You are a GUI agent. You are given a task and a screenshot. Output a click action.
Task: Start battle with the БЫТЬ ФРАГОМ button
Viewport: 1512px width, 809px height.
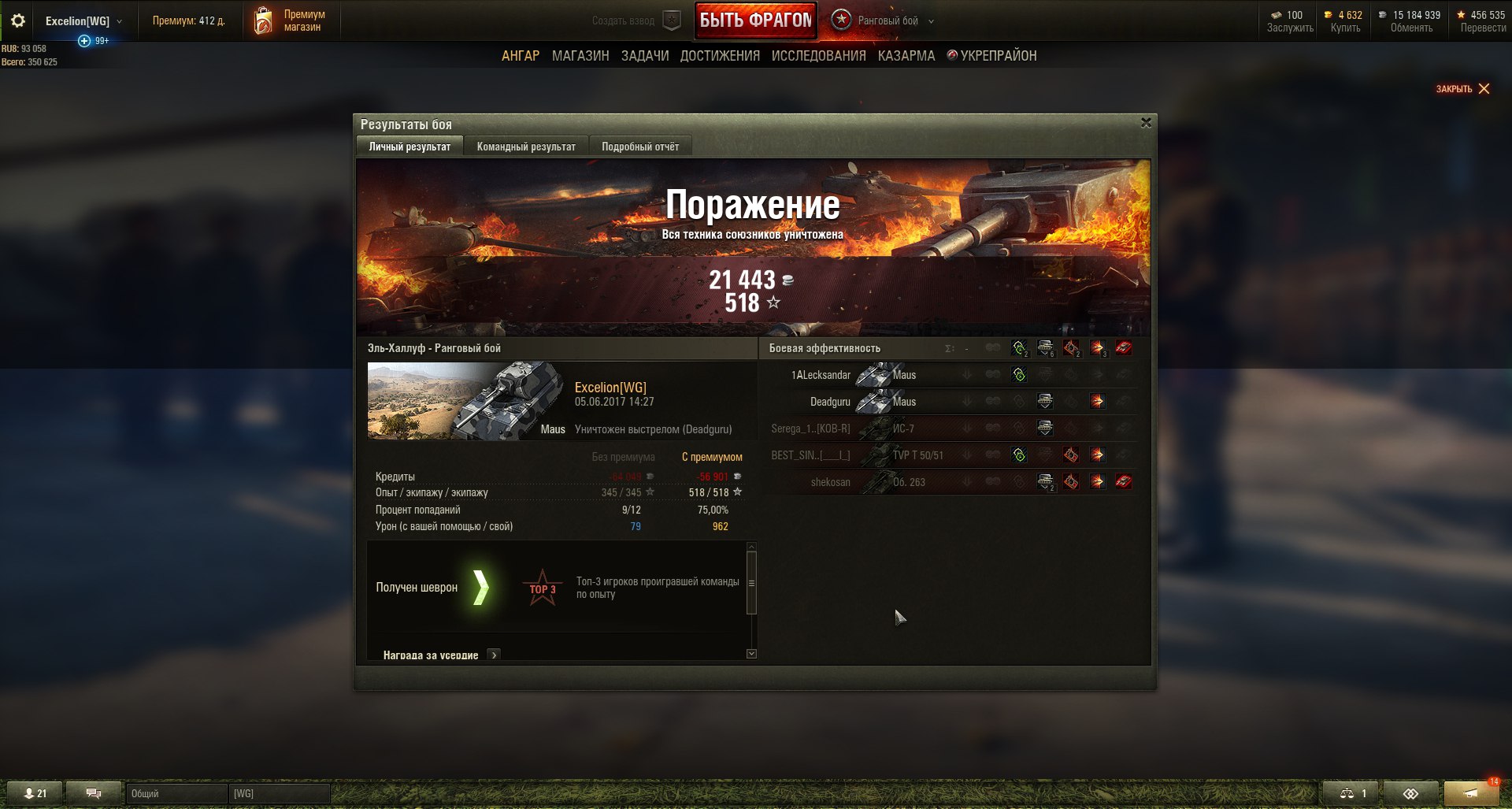(755, 20)
